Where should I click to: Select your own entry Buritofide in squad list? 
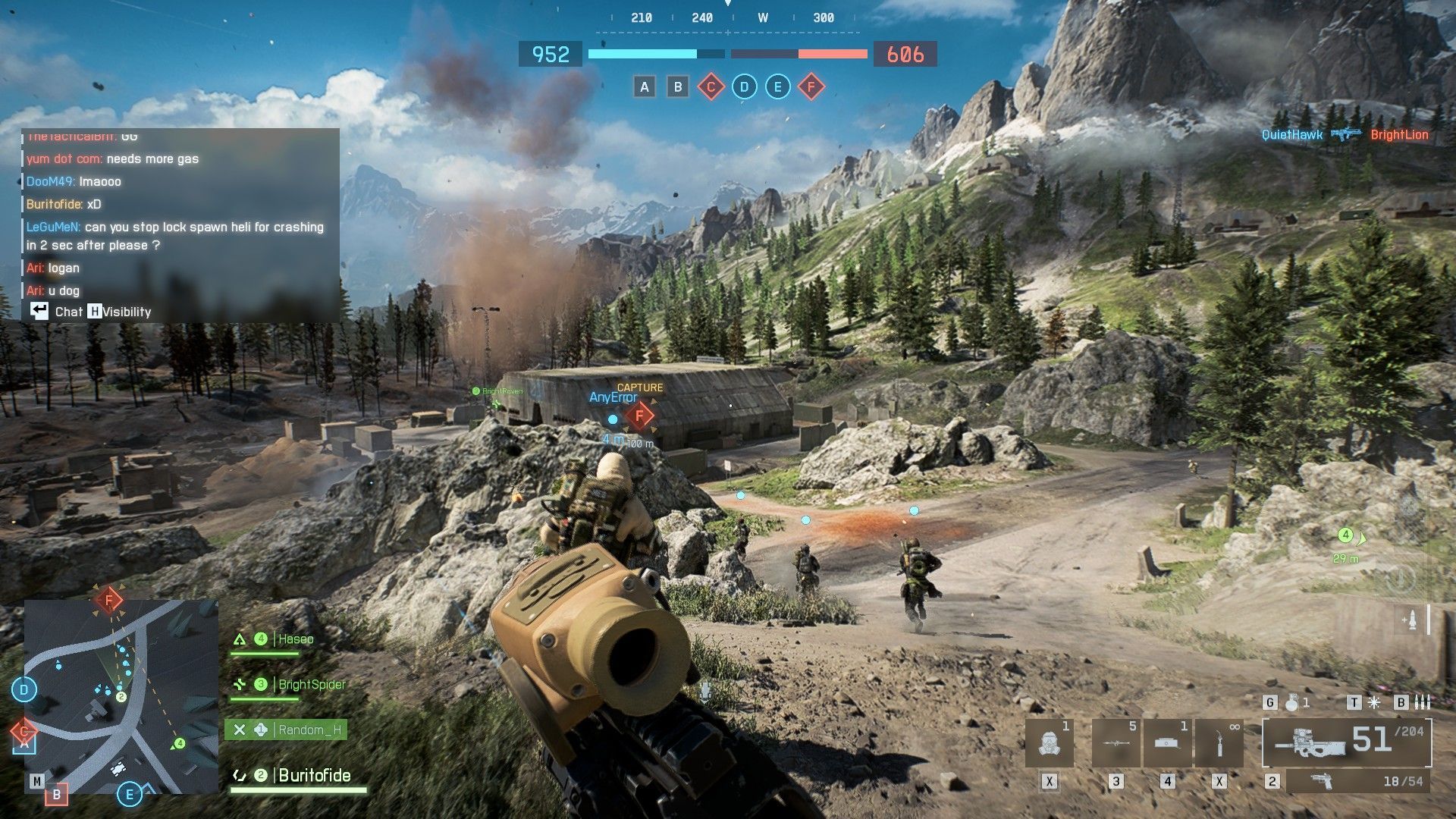tap(314, 775)
